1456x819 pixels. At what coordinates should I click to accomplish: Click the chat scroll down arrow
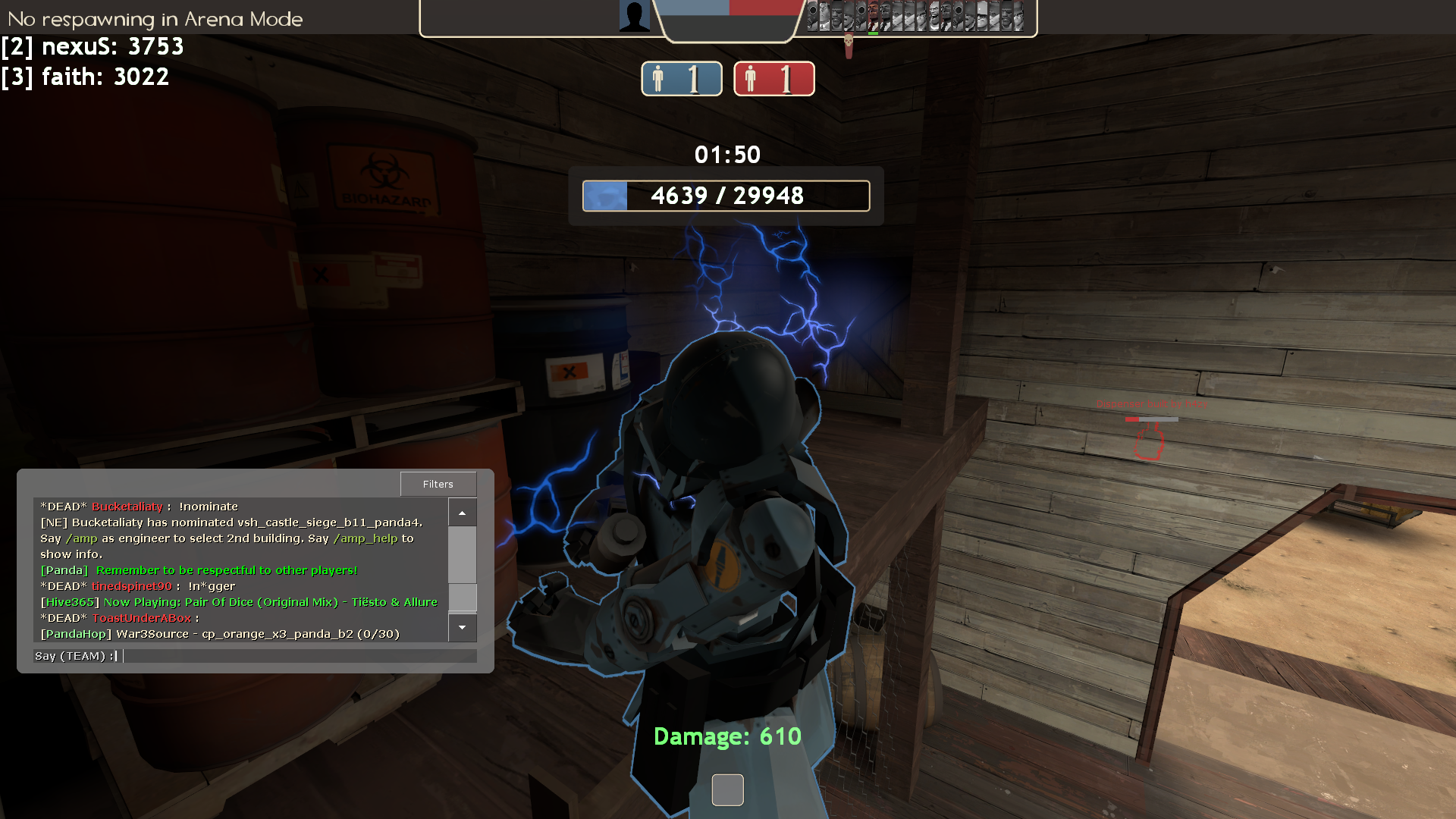click(462, 628)
